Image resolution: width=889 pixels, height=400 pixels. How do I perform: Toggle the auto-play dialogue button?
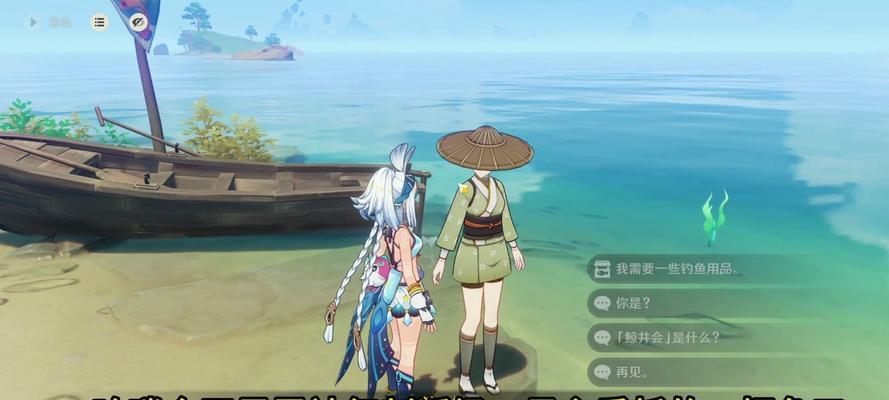[34, 22]
